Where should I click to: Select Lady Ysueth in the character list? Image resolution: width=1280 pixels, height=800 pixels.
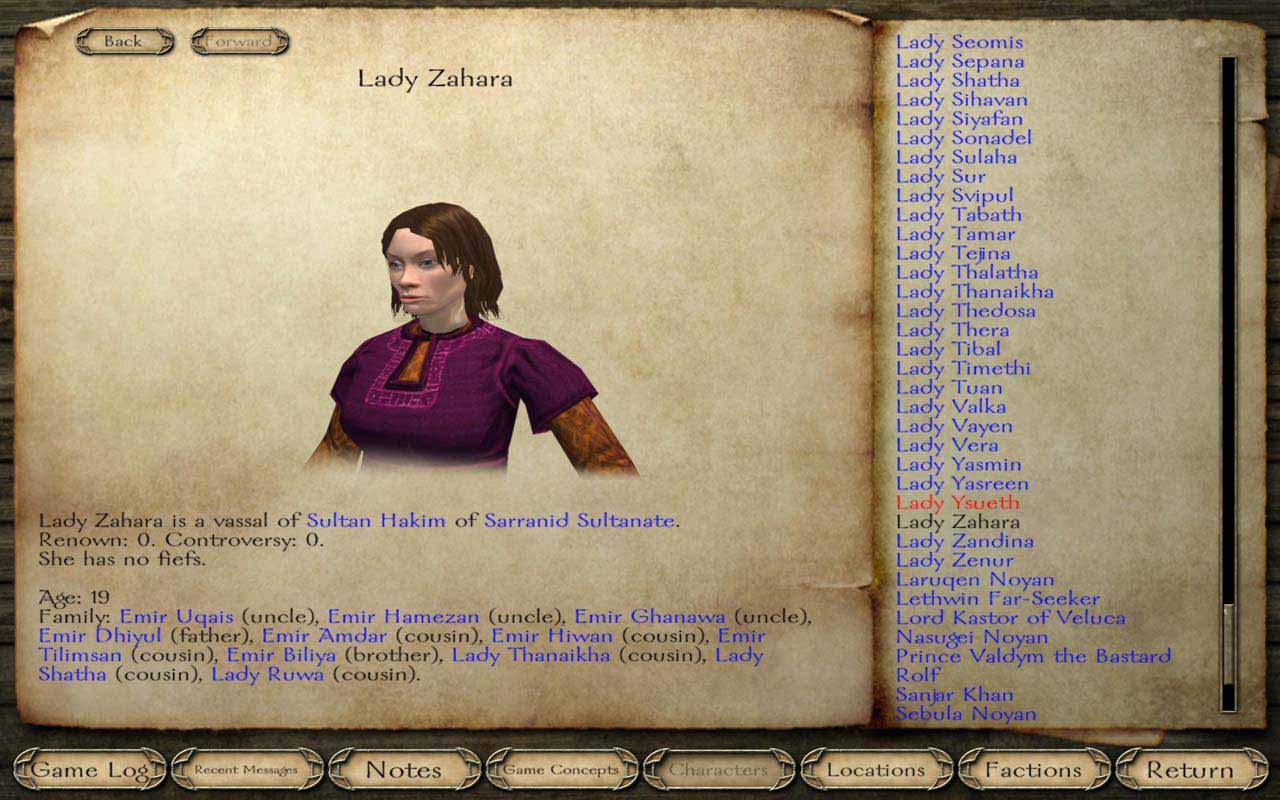pos(957,503)
